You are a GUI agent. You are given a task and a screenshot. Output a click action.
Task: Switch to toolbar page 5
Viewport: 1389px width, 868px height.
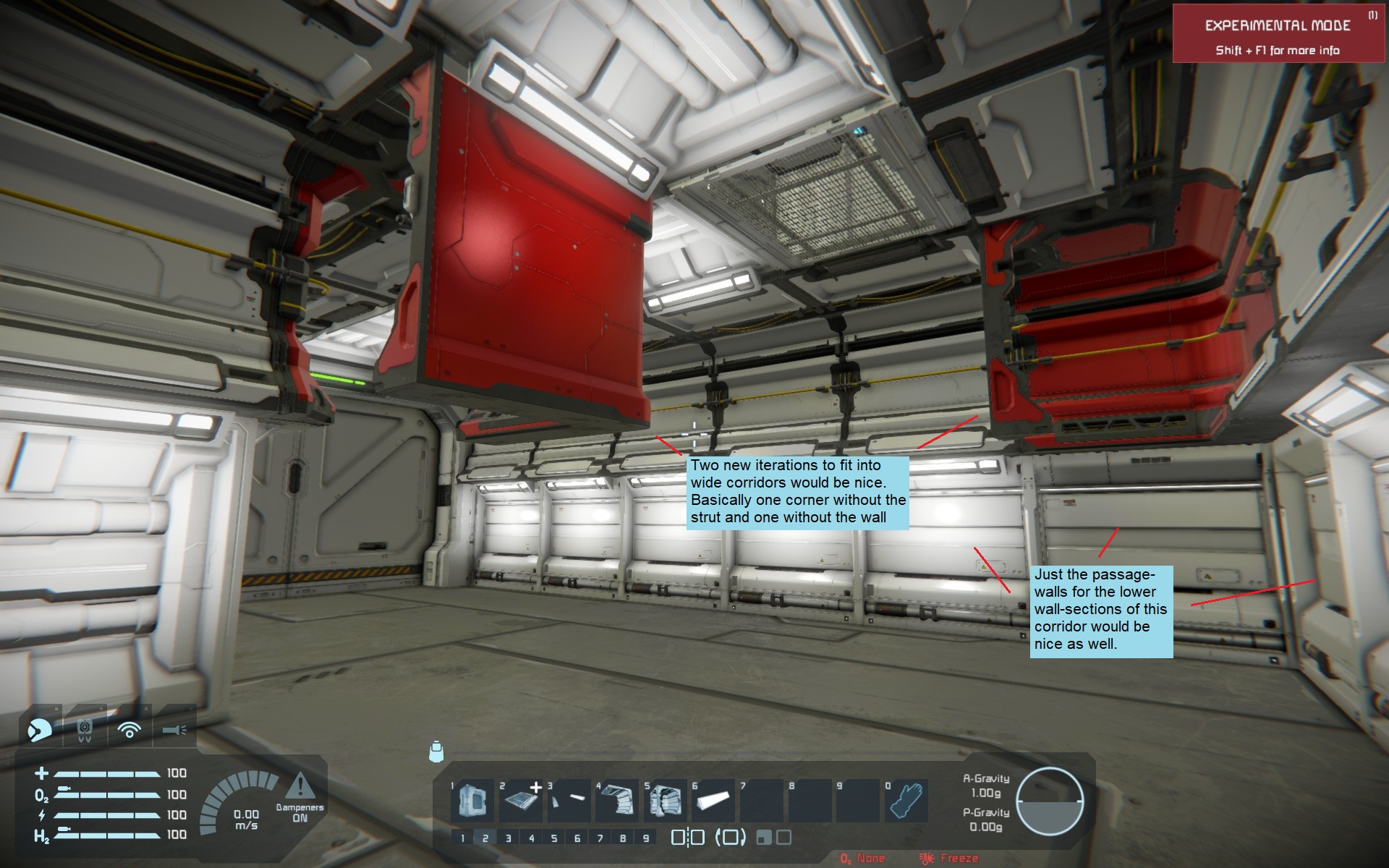554,838
